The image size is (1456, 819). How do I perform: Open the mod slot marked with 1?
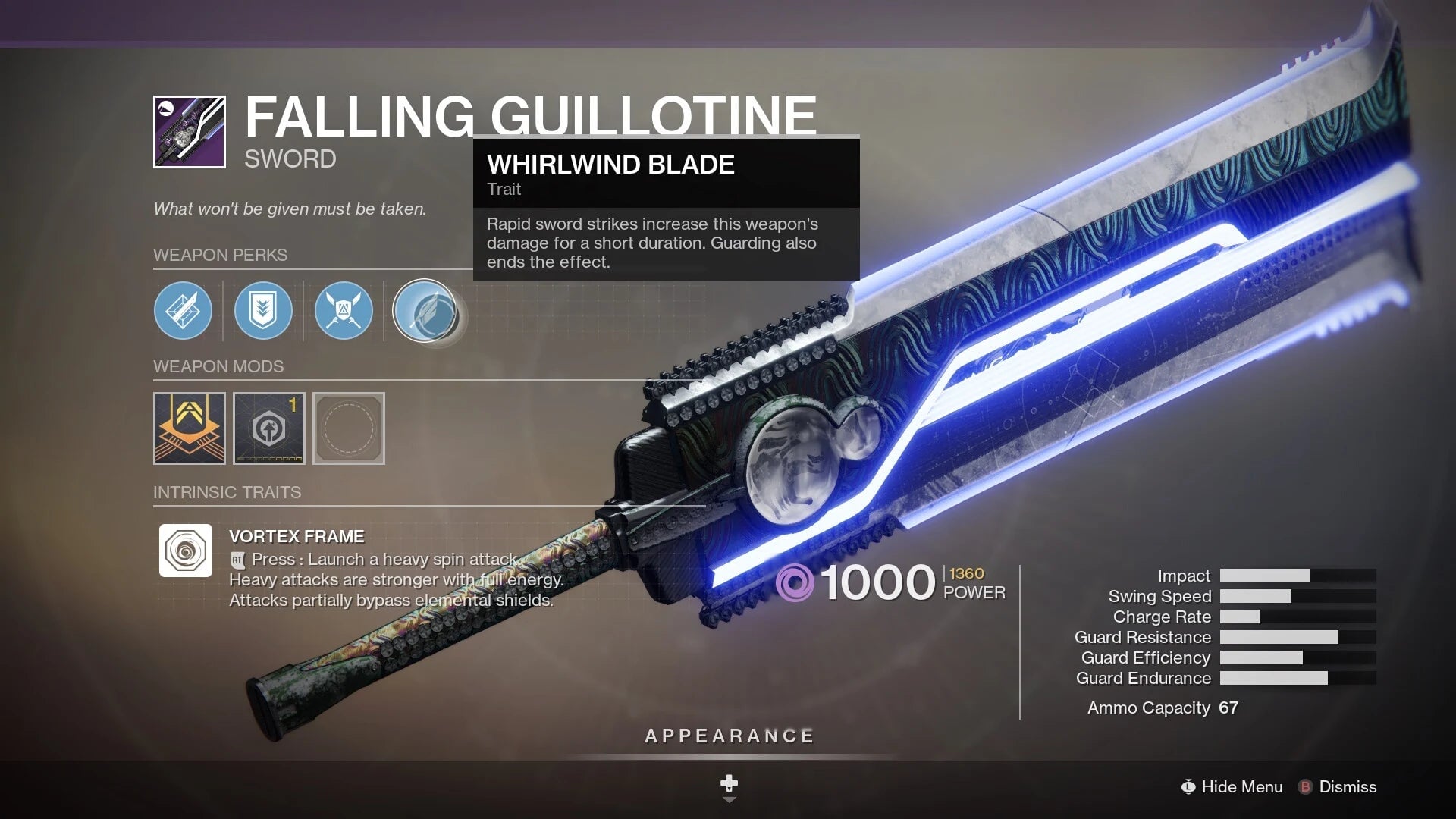269,429
